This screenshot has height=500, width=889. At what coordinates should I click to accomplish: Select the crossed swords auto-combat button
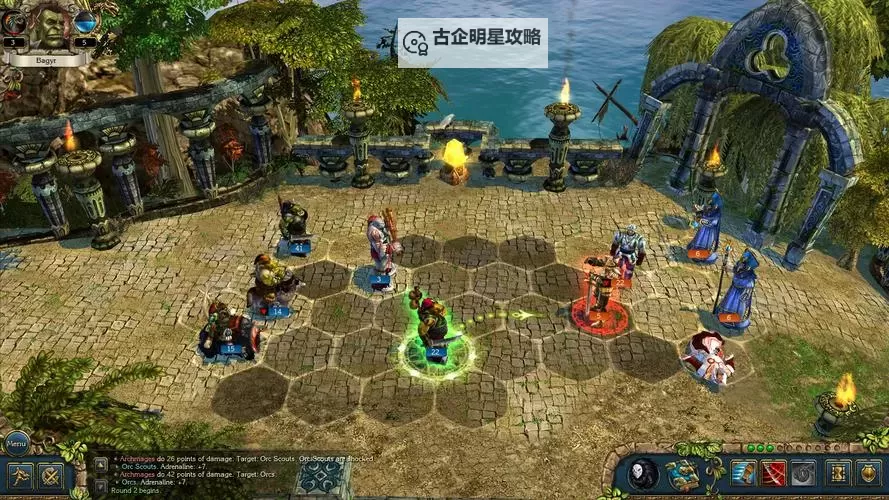(51, 476)
